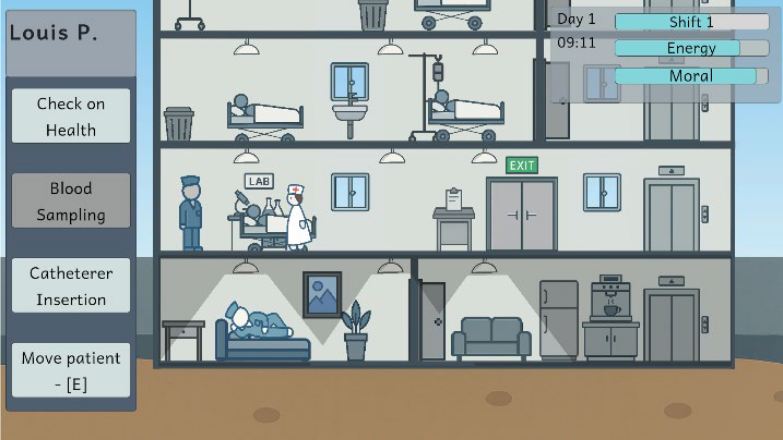Choose the Check on Health action

coord(71,116)
